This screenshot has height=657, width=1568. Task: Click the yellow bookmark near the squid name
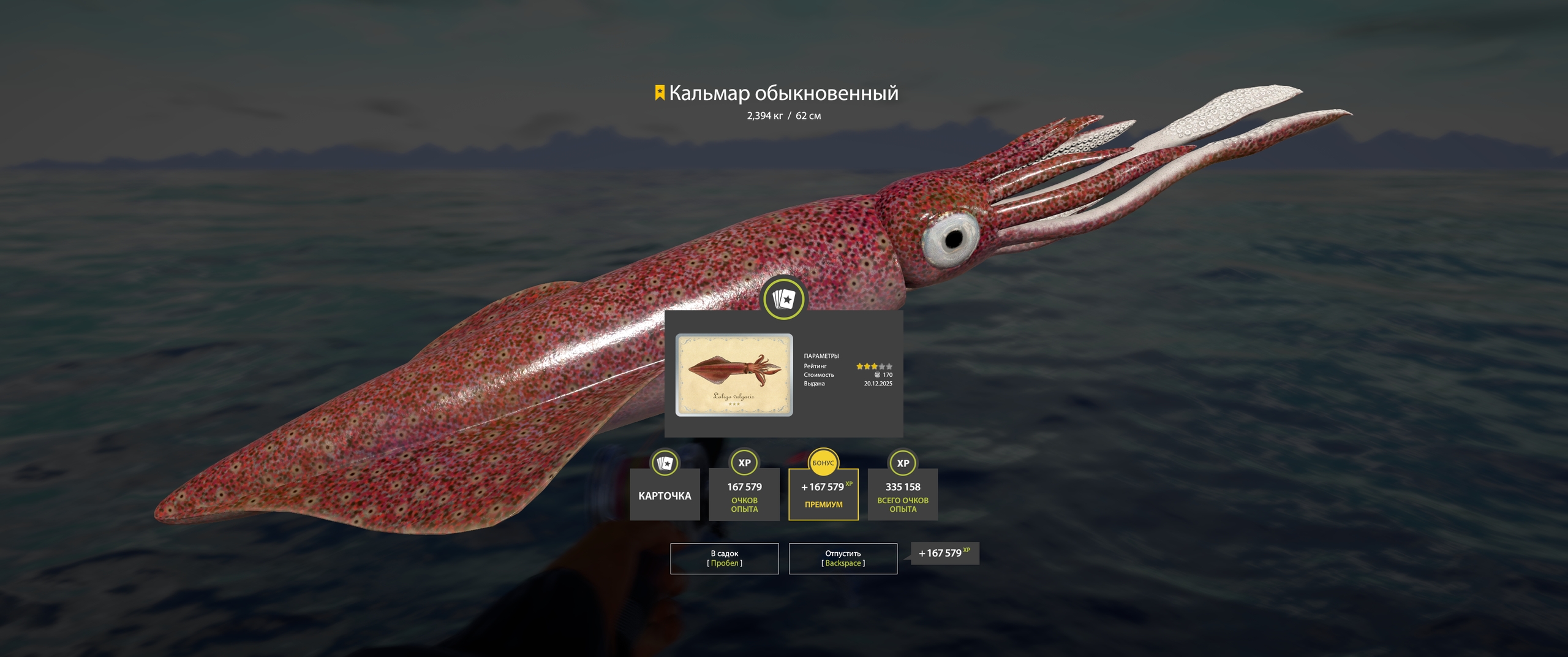(658, 92)
